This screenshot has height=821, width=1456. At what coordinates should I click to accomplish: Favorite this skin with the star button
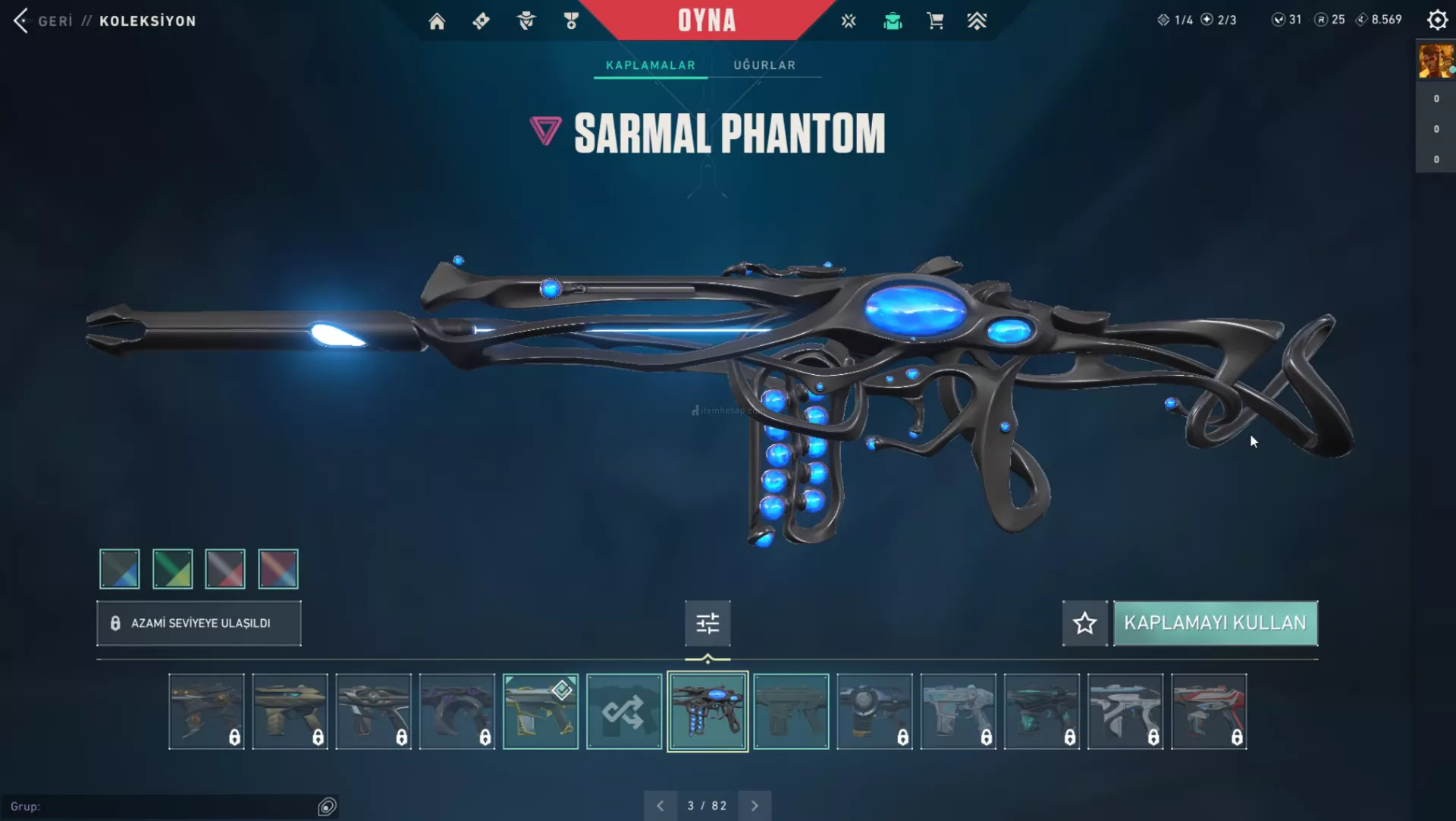point(1084,623)
